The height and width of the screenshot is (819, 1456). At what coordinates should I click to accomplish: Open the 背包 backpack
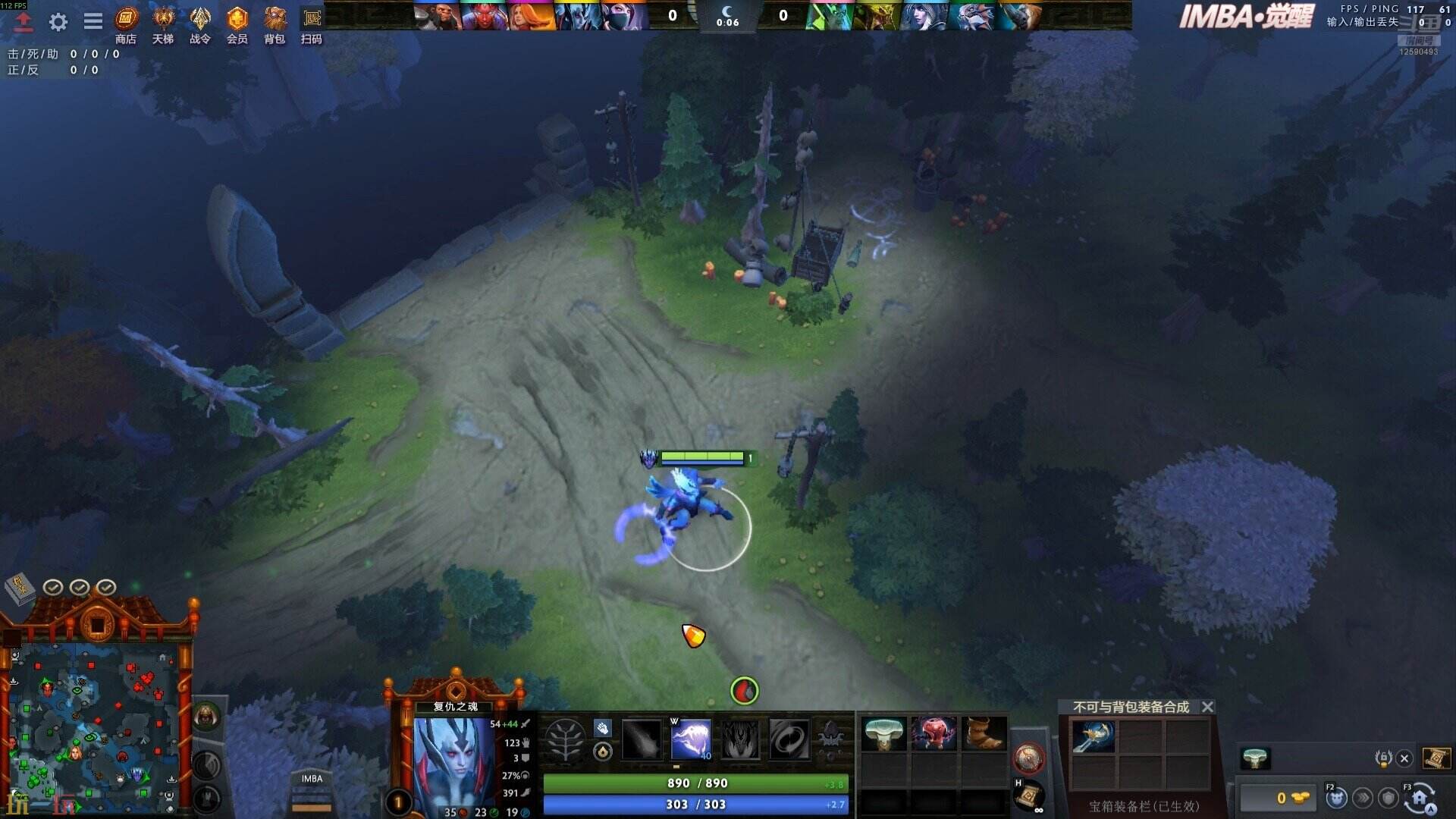click(275, 23)
